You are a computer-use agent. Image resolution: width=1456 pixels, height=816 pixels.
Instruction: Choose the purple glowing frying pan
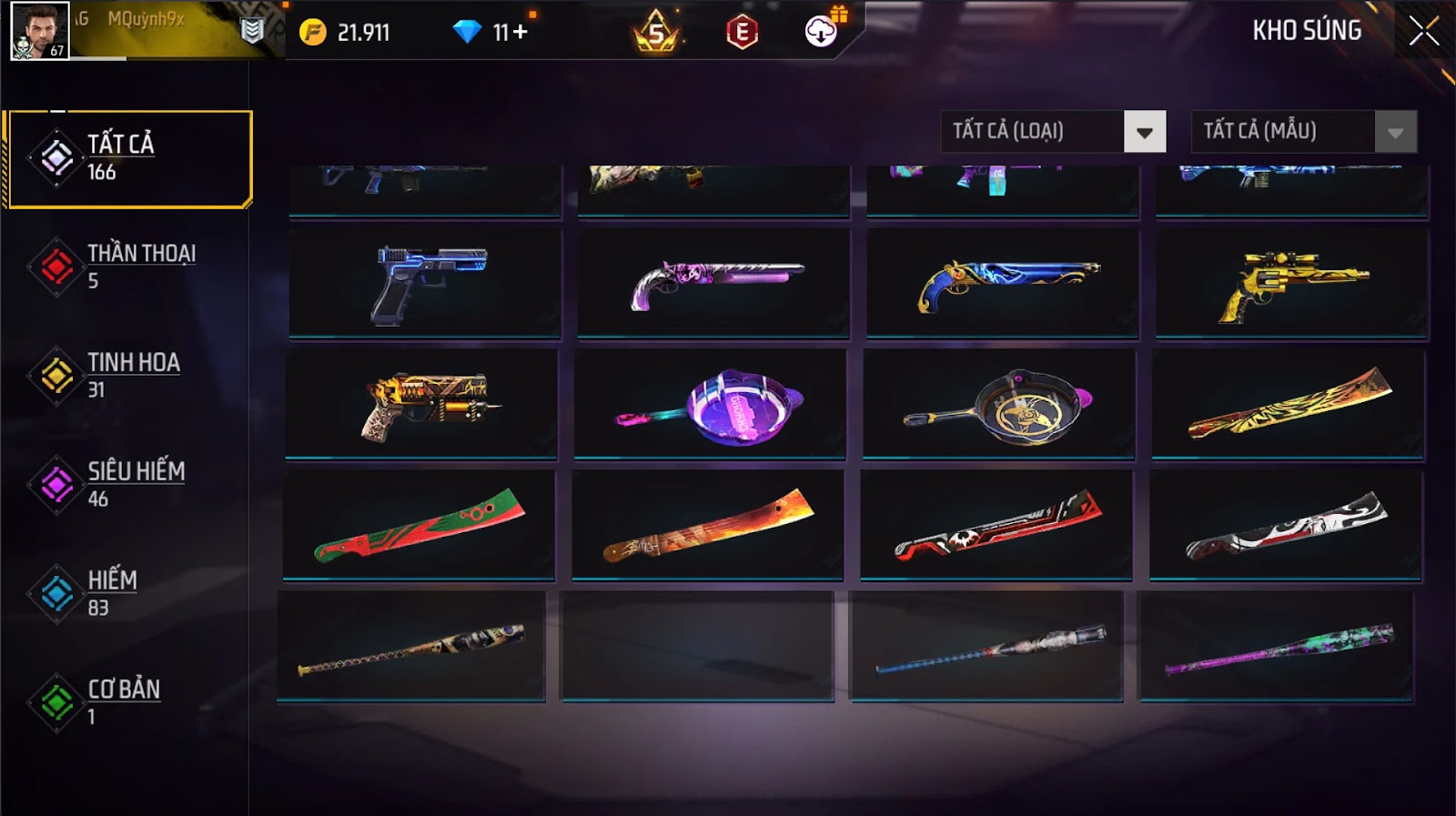tap(710, 405)
